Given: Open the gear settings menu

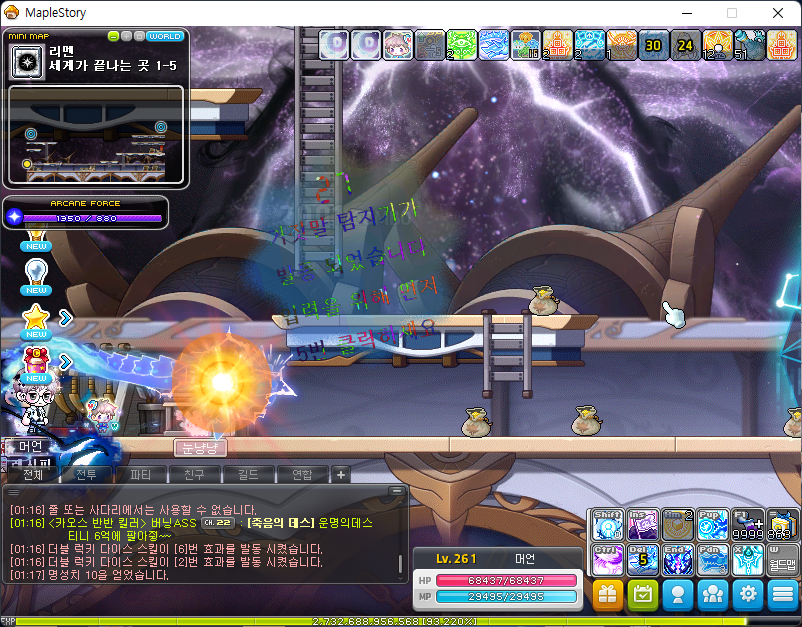Looking at the screenshot, I should pos(748,594).
